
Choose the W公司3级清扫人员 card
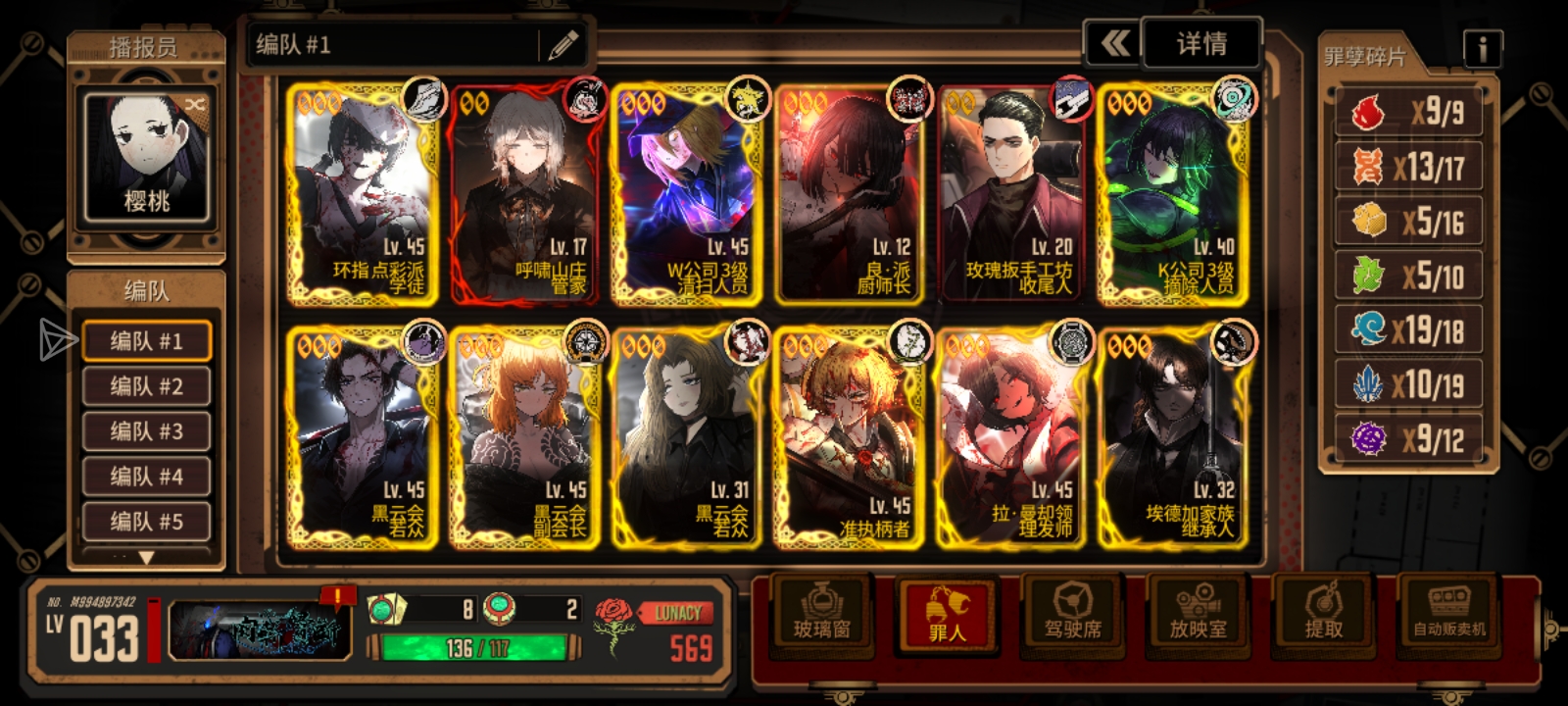(688, 196)
